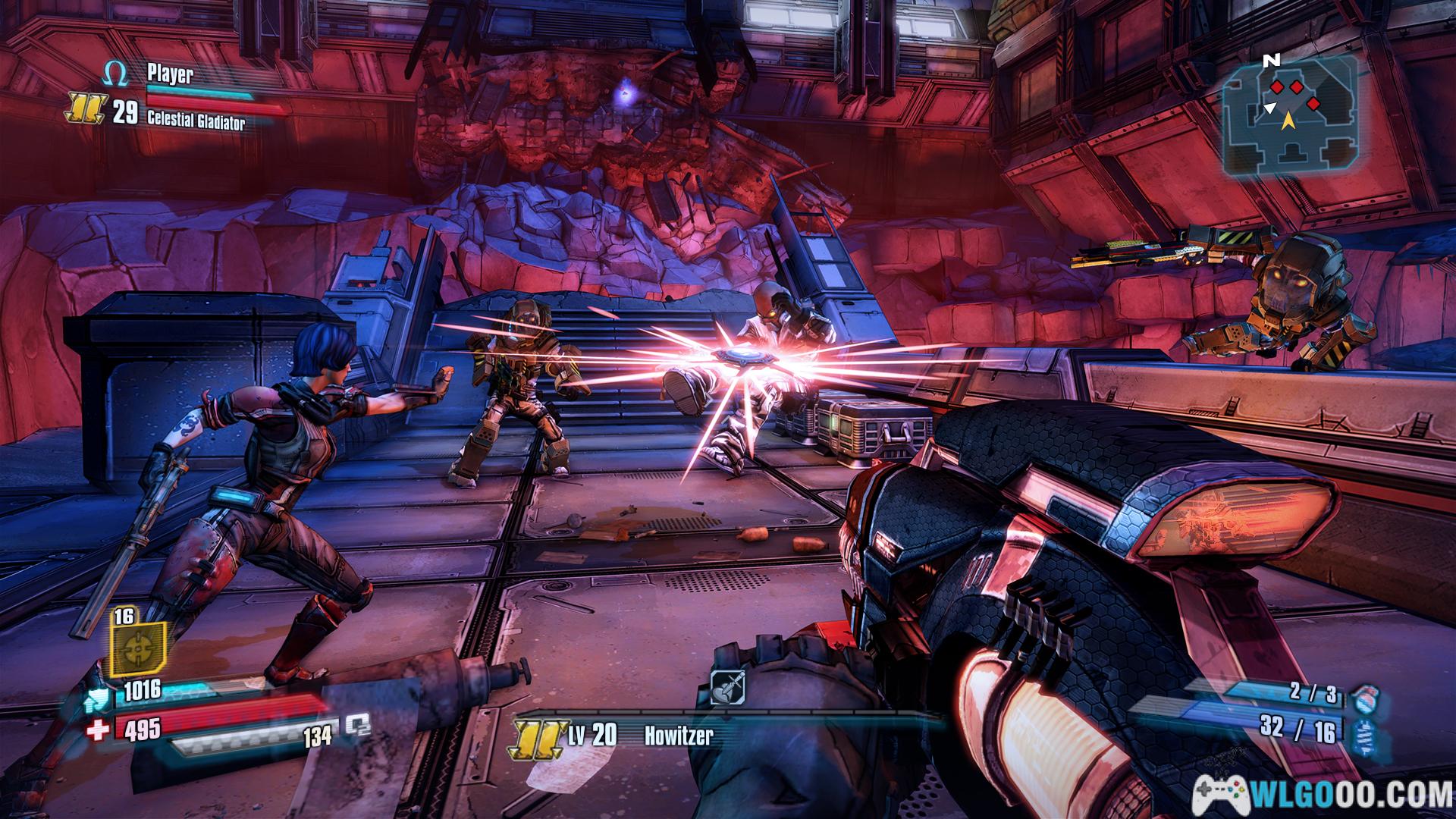This screenshot has width=1456, height=819.
Task: Activate the yellow crosshair action skill icon
Action: [x=138, y=647]
